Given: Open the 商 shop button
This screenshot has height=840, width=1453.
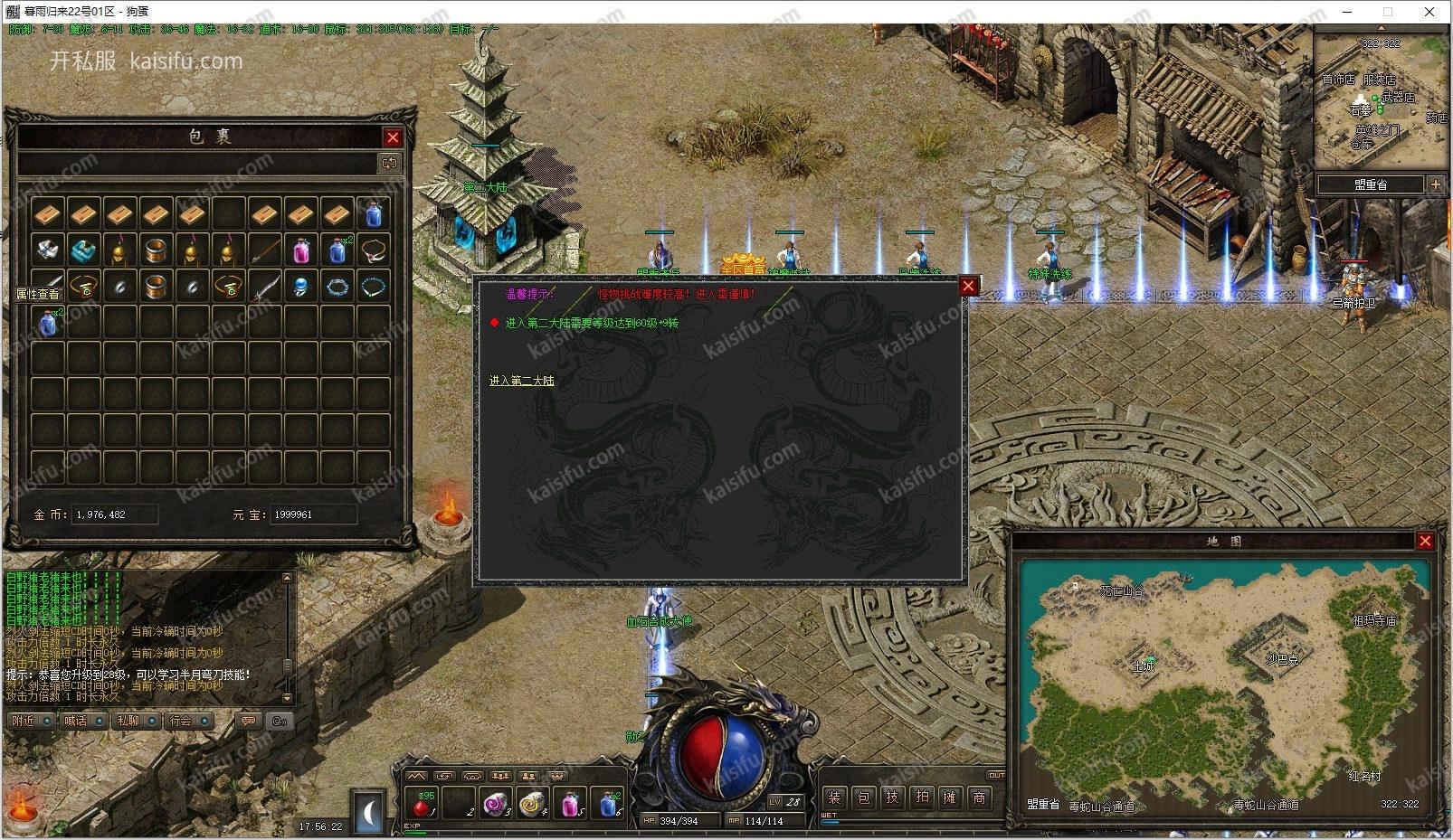Looking at the screenshot, I should 979,798.
